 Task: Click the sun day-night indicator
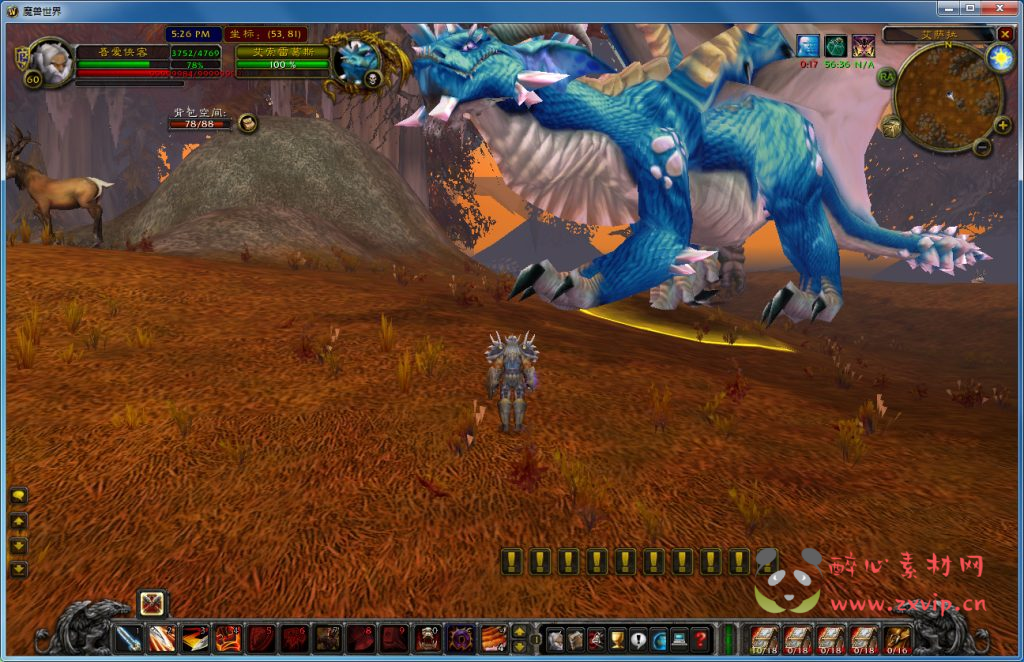coord(1000,57)
